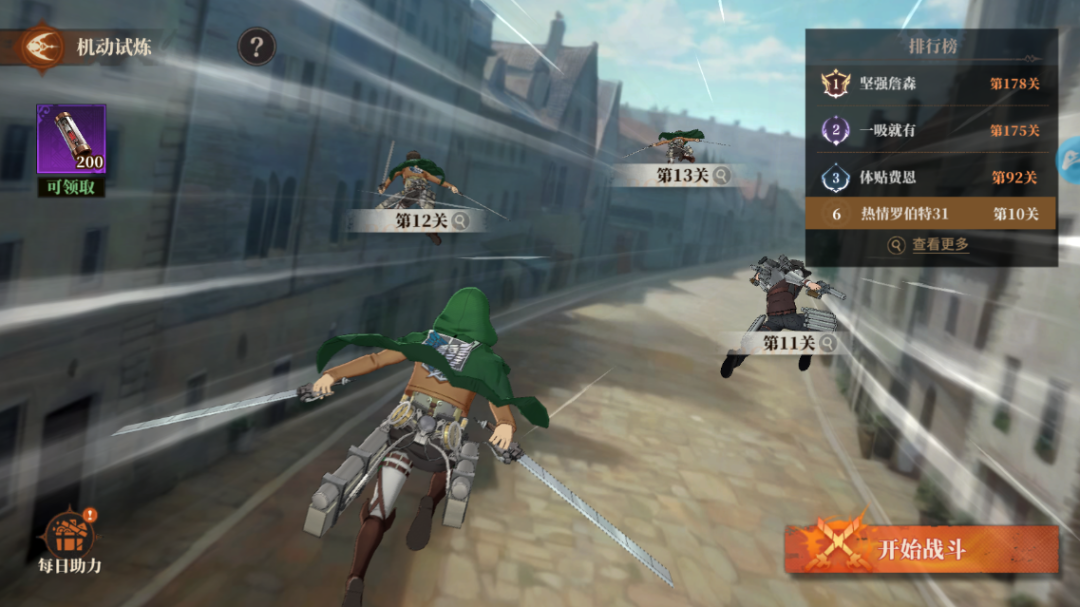View more rankings via 查看更多

click(930, 244)
